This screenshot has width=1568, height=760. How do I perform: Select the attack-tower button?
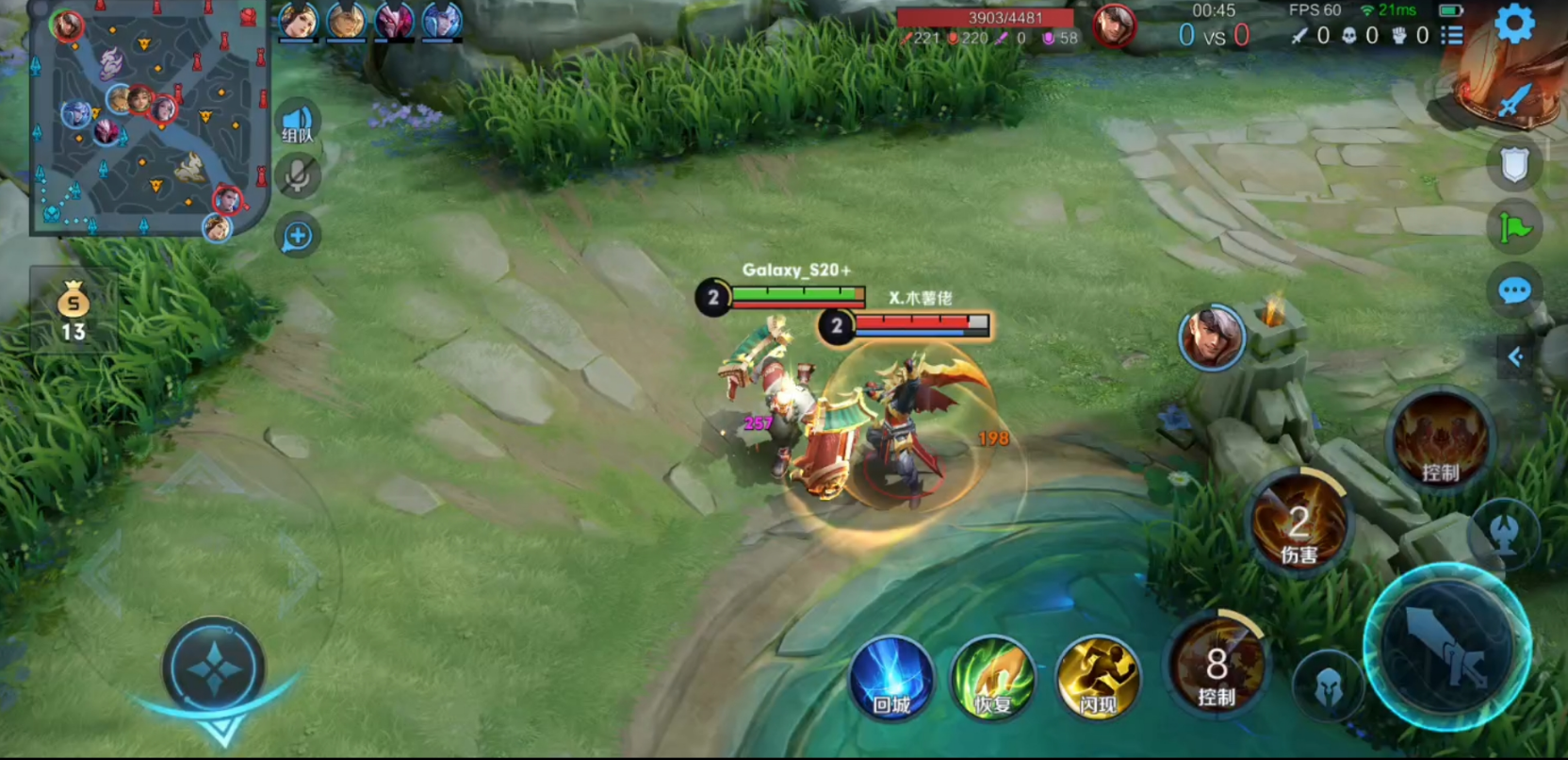(x=1505, y=534)
